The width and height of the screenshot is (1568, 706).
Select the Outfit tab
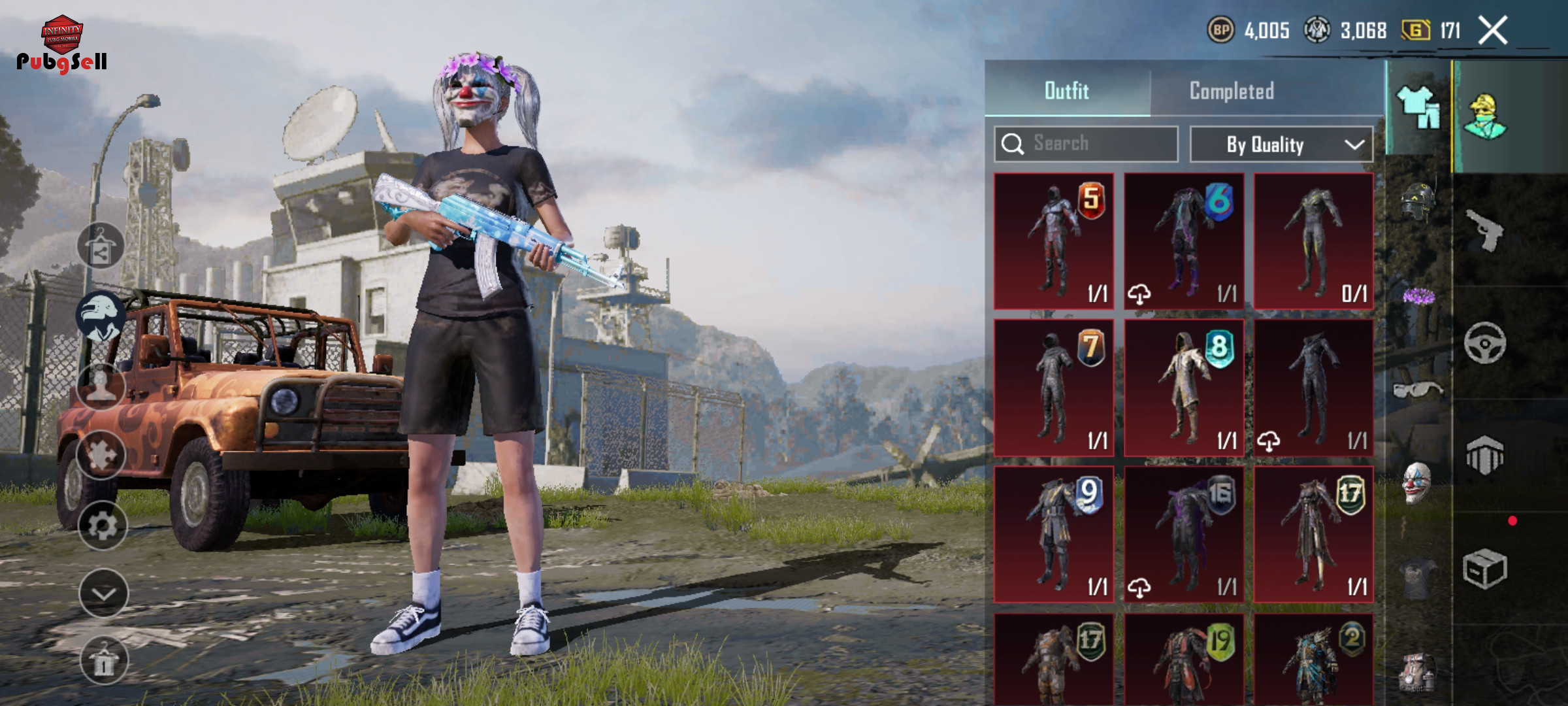(1066, 91)
